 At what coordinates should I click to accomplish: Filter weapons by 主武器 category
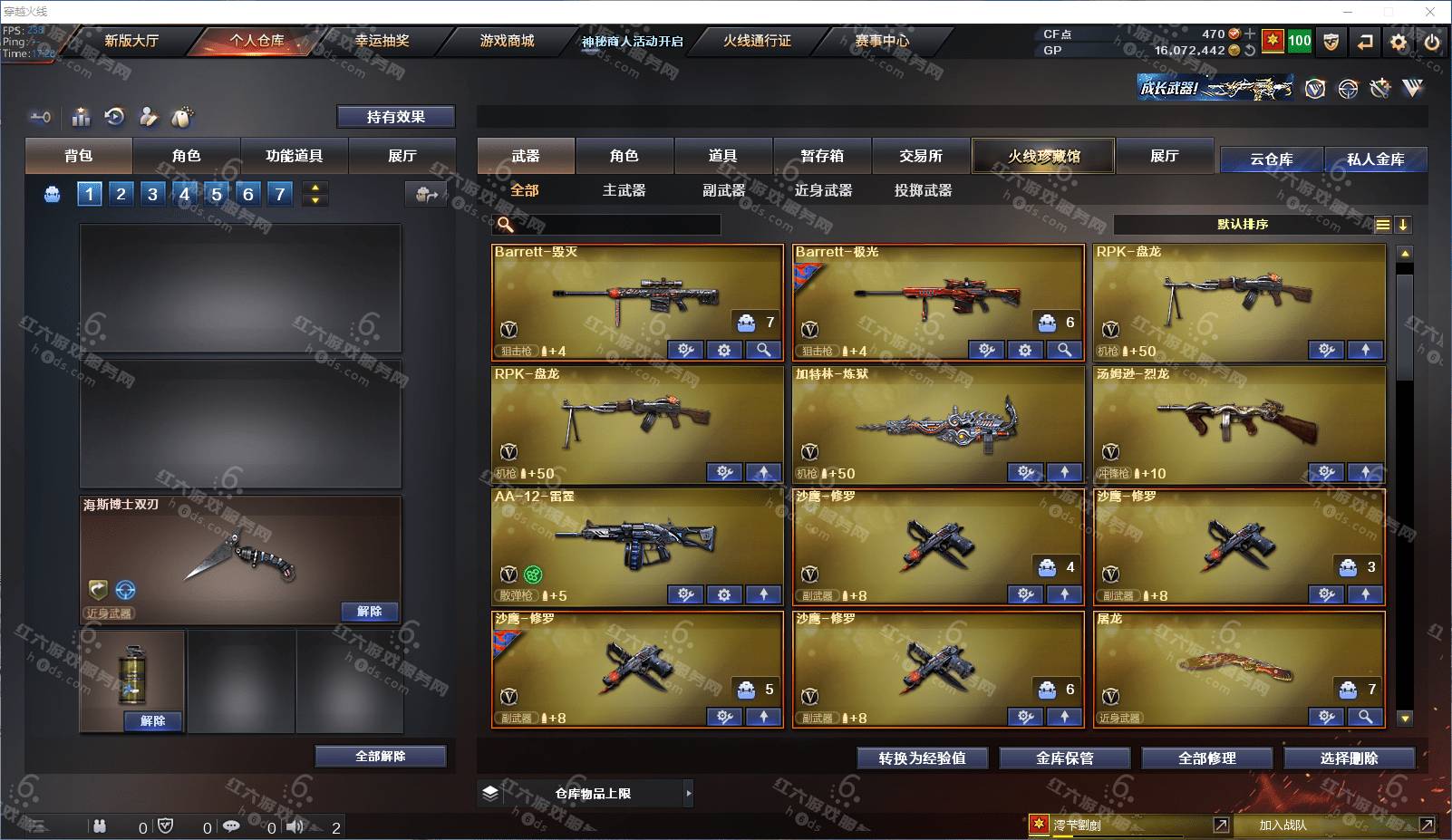tap(624, 190)
